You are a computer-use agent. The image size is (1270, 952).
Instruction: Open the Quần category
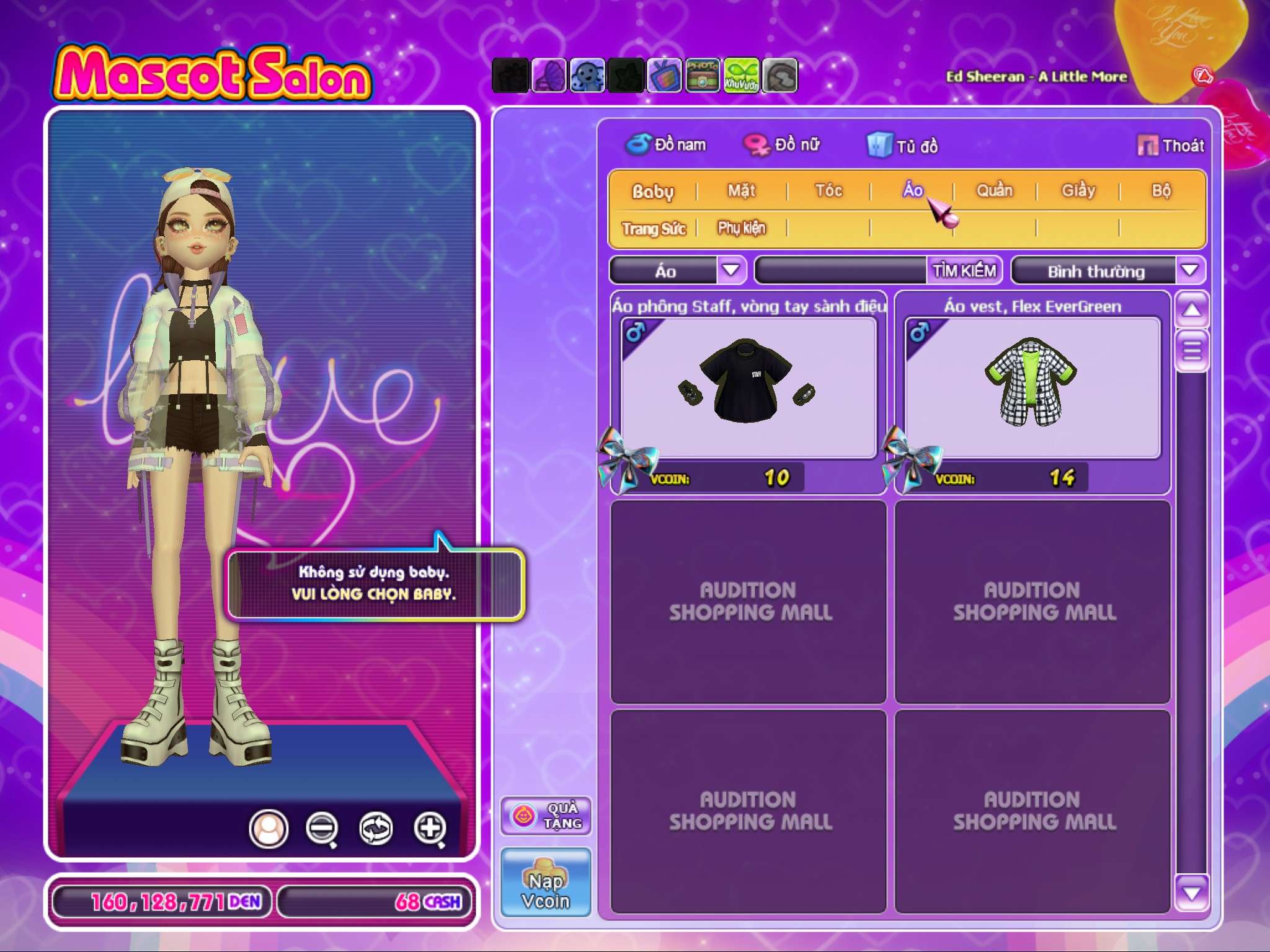(995, 191)
